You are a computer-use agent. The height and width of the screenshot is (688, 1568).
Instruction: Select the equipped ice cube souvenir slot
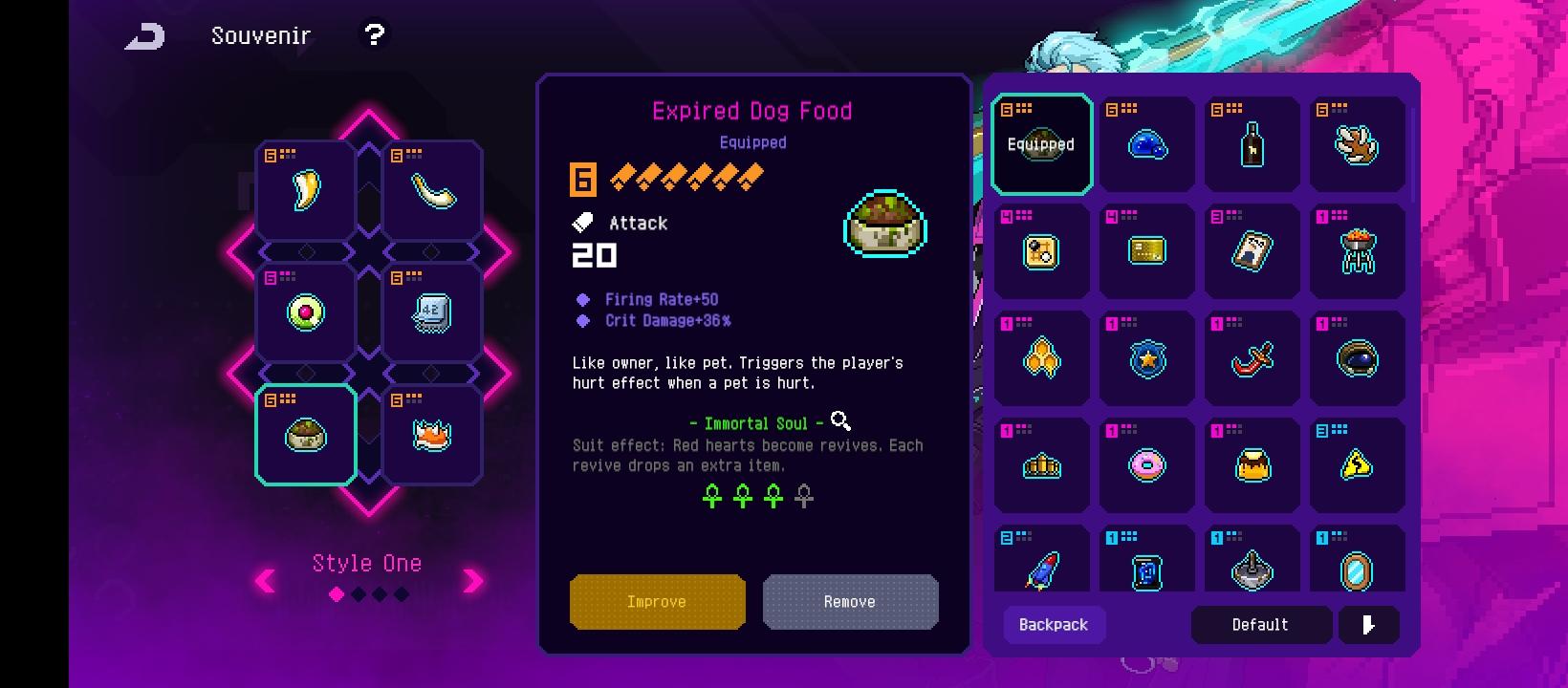[432, 312]
